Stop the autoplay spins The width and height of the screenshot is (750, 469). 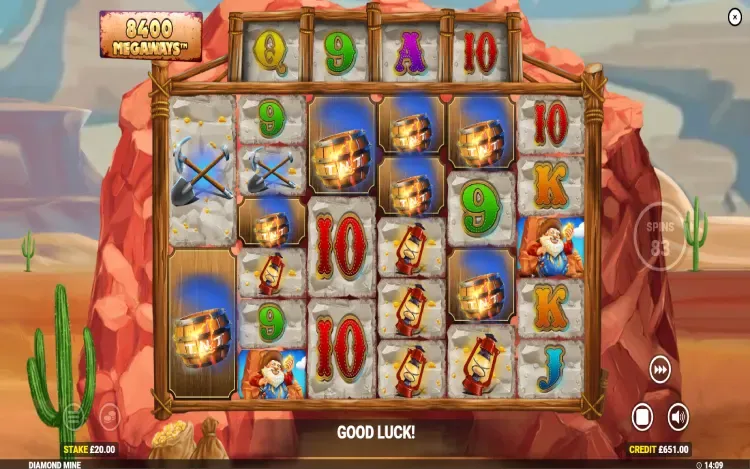(x=642, y=416)
